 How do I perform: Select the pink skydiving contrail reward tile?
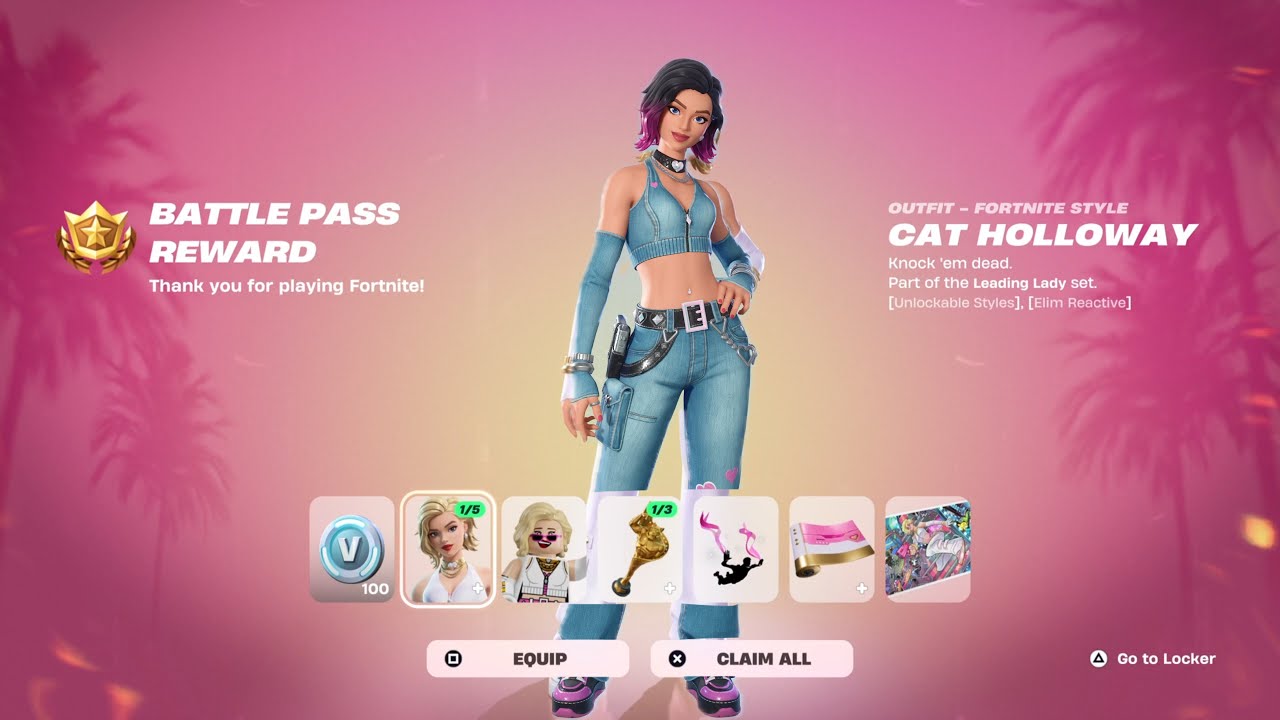coord(735,549)
